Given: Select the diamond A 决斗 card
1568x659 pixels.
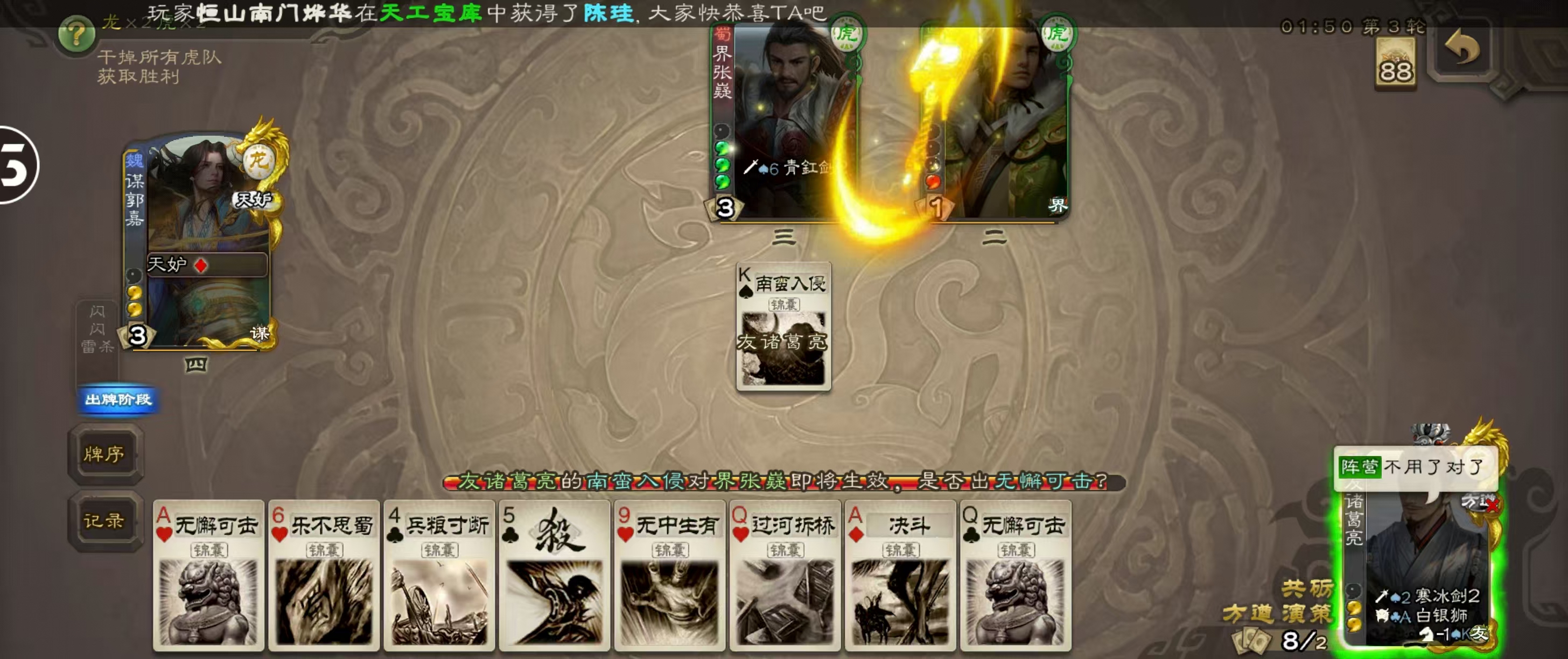Looking at the screenshot, I should click(900, 574).
